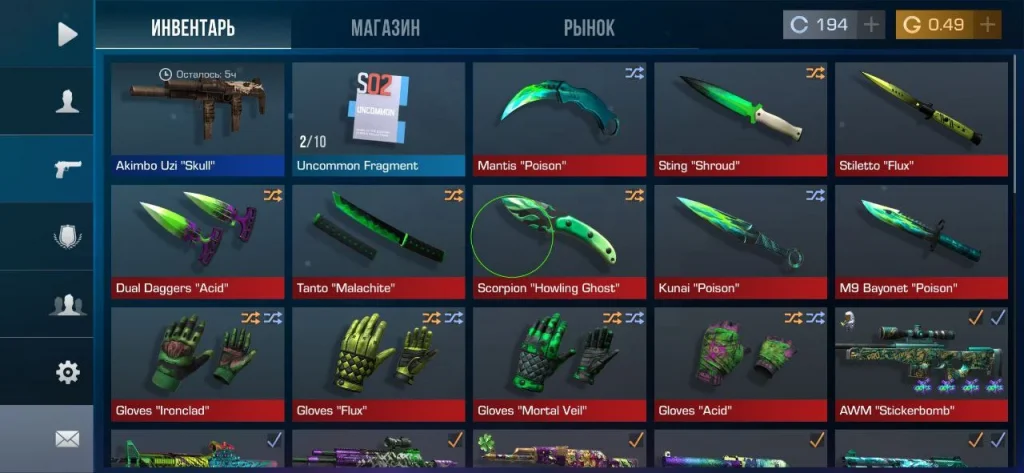Open the Рынок tab
The width and height of the screenshot is (1024, 473).
589,27
